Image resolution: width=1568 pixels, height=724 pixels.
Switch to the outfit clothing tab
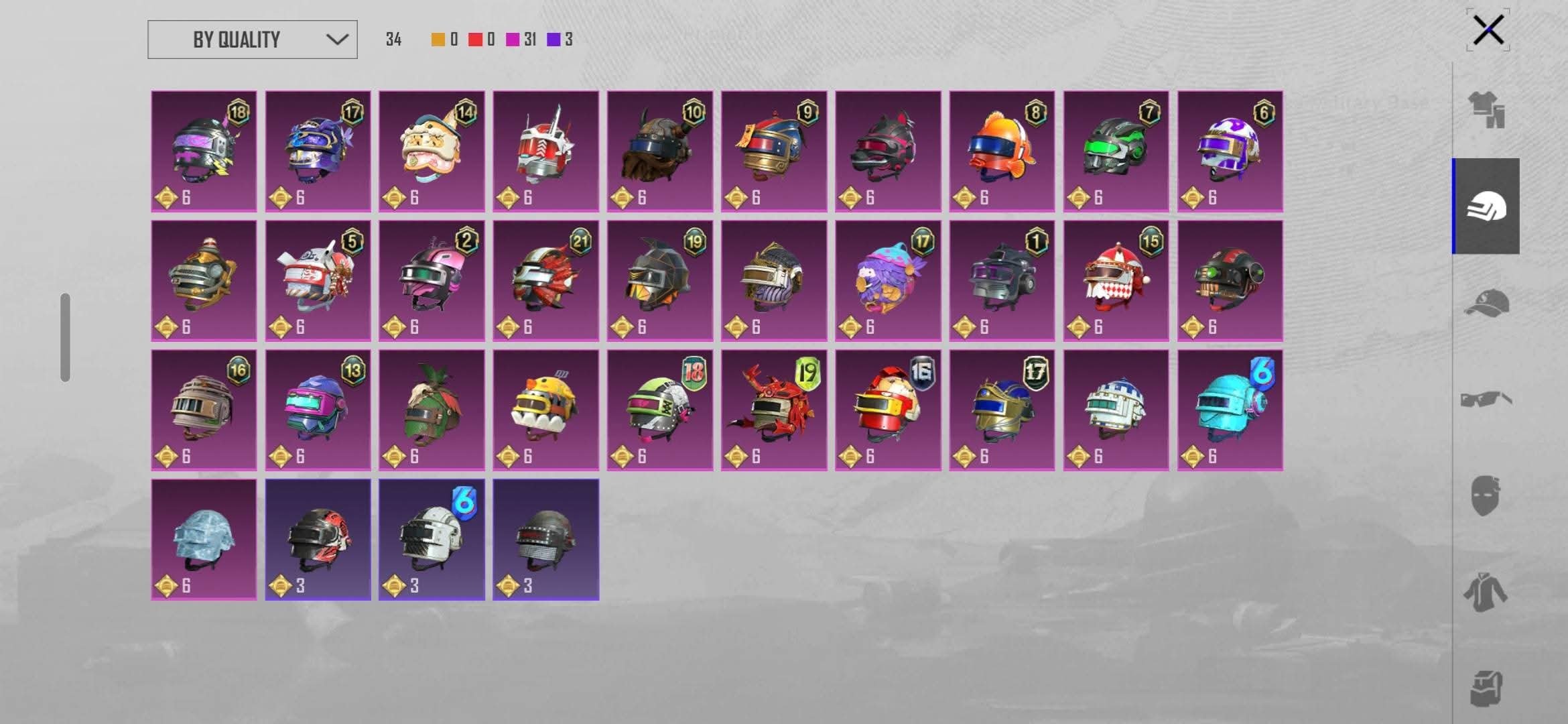(1486, 110)
